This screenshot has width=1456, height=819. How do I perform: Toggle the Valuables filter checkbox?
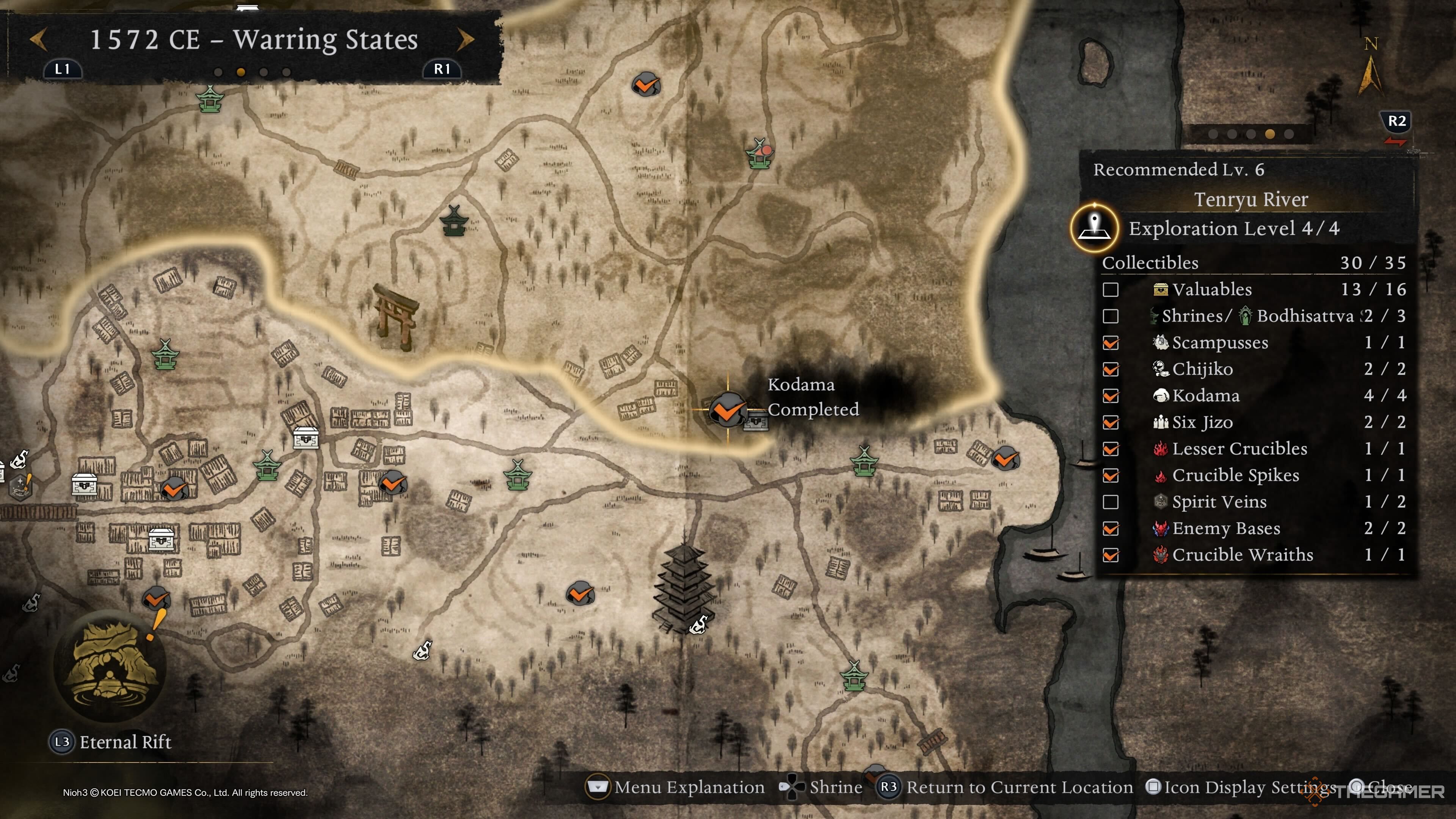[1111, 289]
